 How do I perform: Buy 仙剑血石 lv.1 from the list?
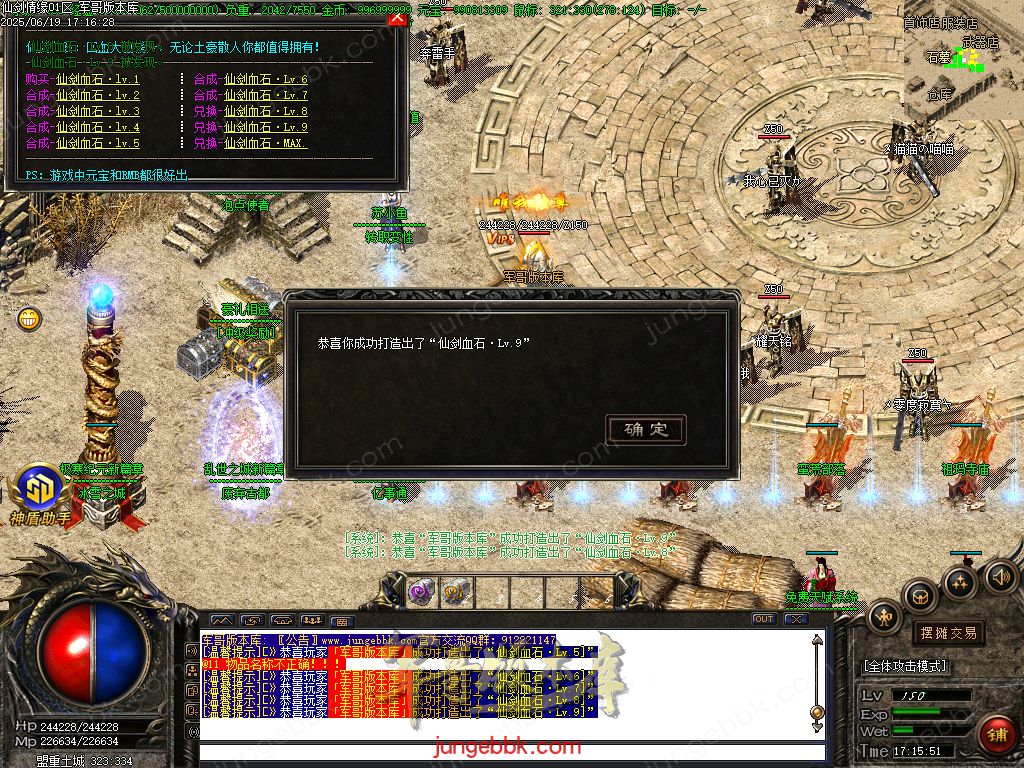coord(83,79)
